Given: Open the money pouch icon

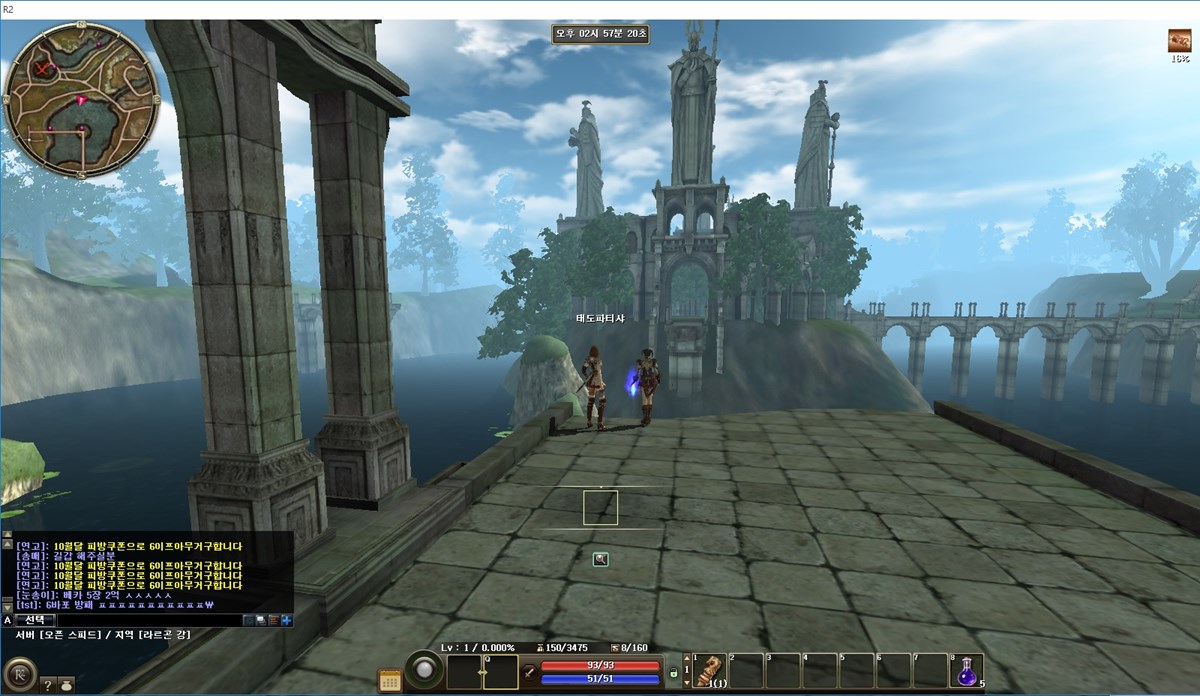Looking at the screenshot, I should (x=65, y=685).
